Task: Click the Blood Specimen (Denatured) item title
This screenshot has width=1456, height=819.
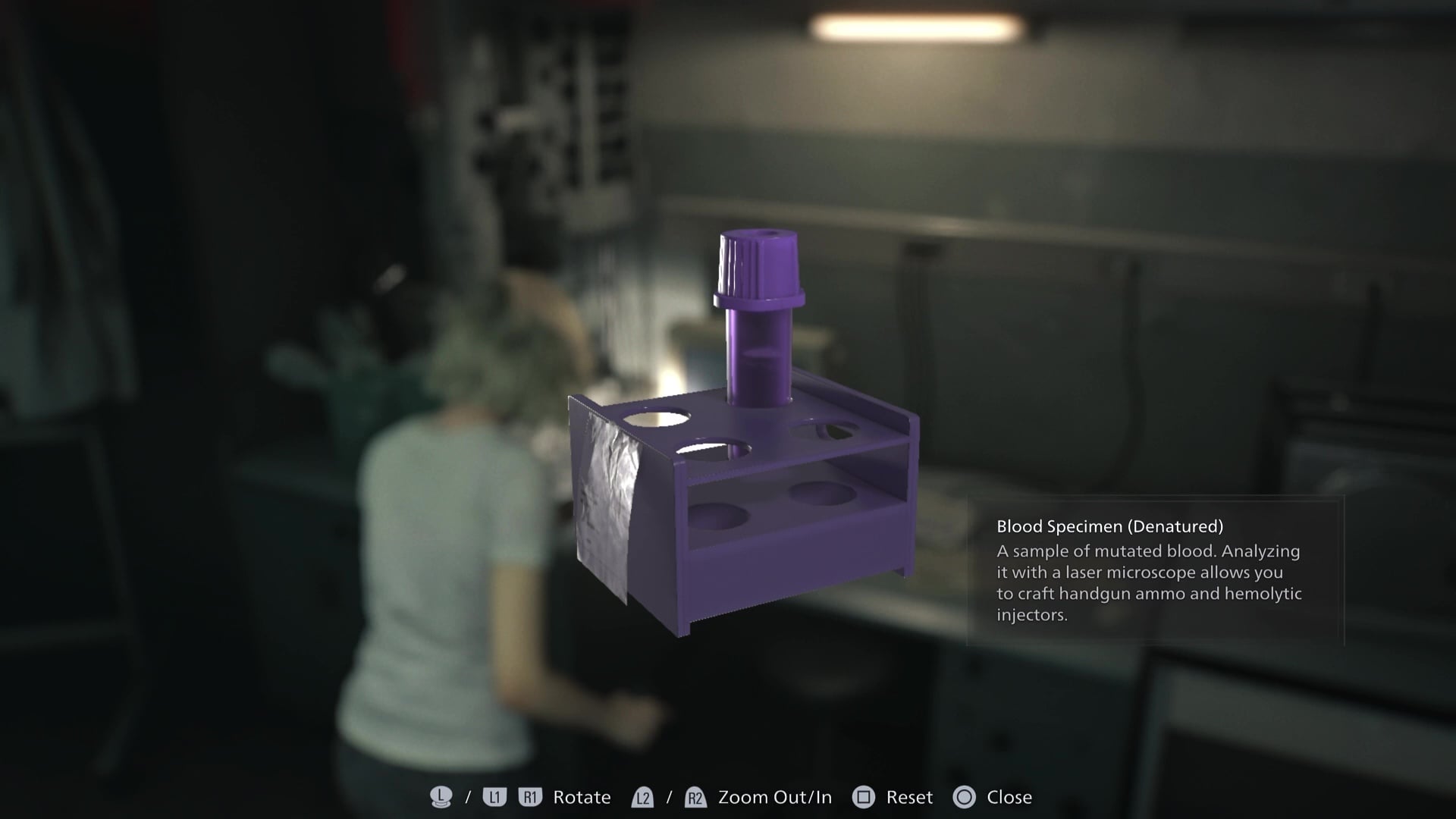Action: click(1110, 526)
